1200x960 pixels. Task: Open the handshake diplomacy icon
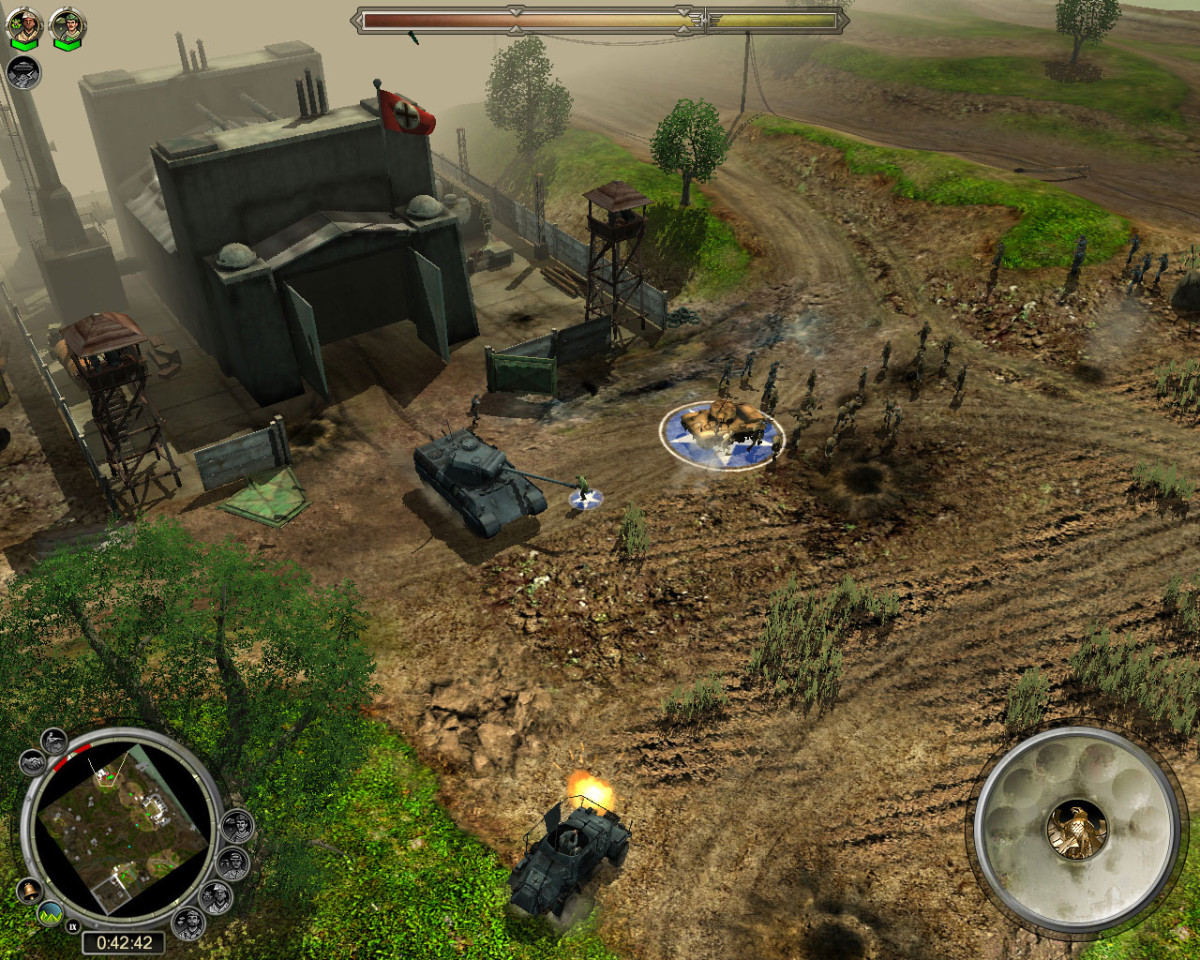[32, 763]
